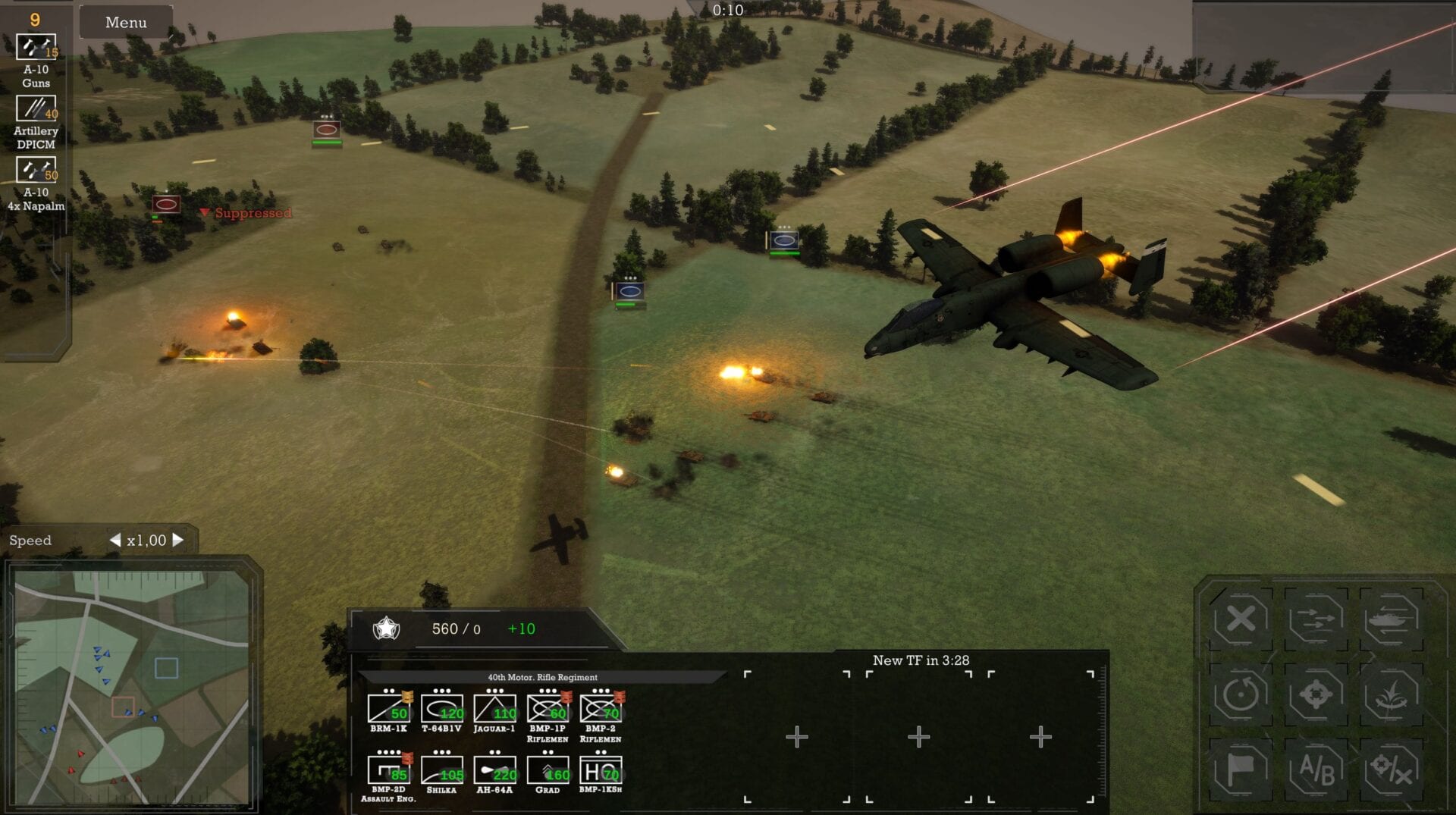Image resolution: width=1456 pixels, height=815 pixels.
Task: Select the Grad rocket artillery card
Action: pyautogui.click(x=548, y=771)
